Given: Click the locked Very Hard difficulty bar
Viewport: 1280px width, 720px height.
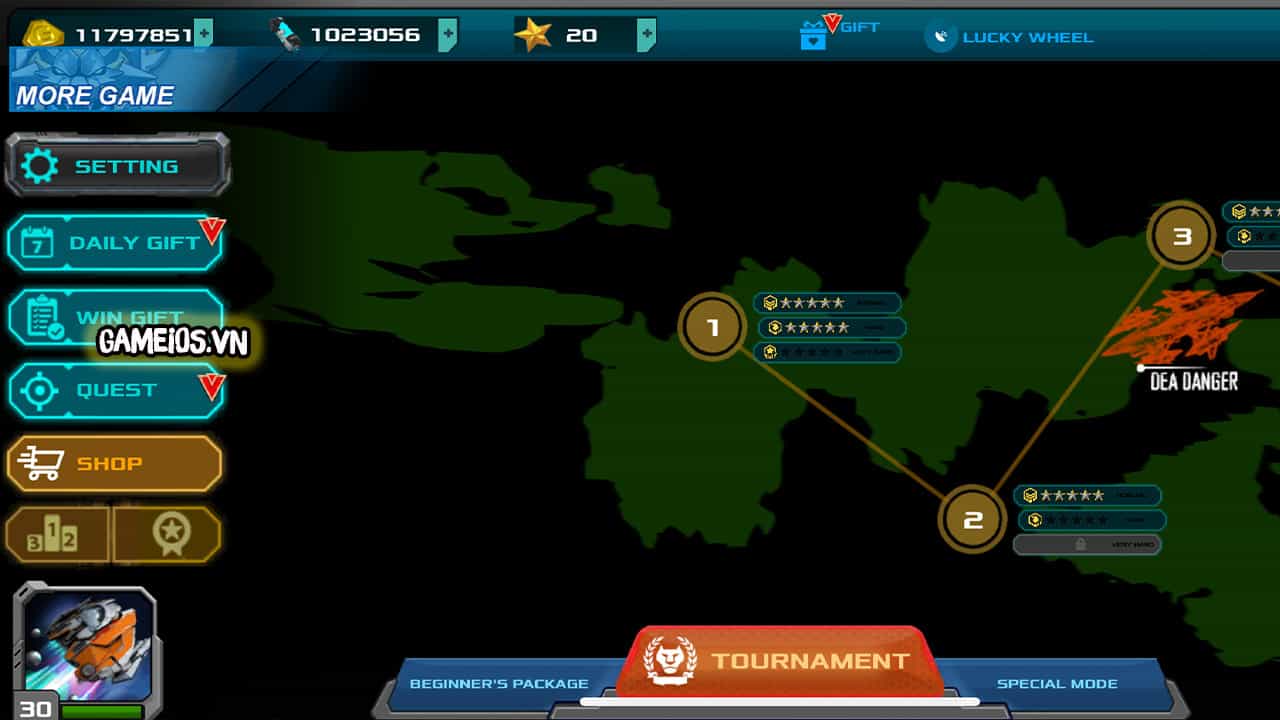Looking at the screenshot, I should 1087,544.
